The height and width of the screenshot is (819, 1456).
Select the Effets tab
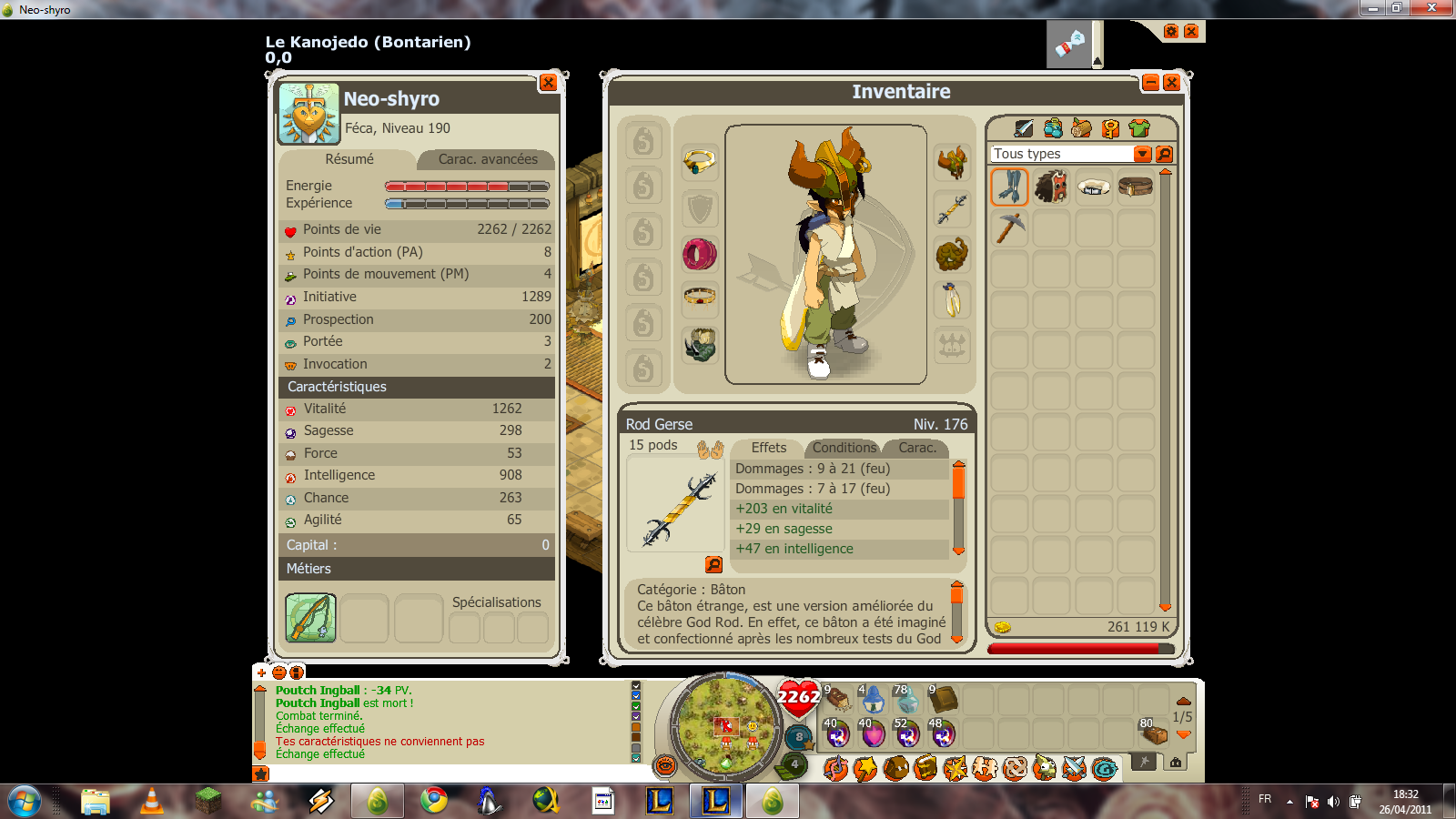[768, 448]
